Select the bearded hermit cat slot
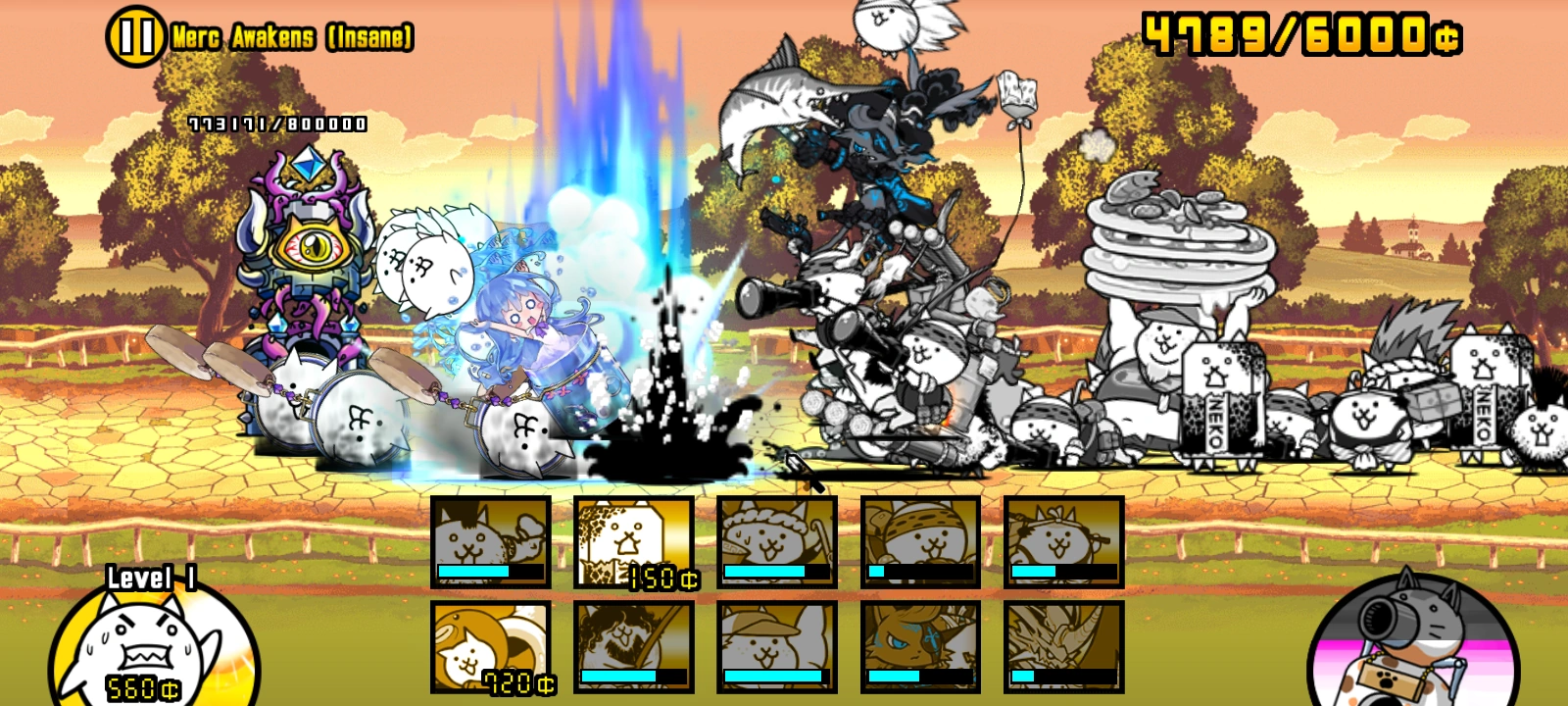This screenshot has height=706, width=1568. 632,647
